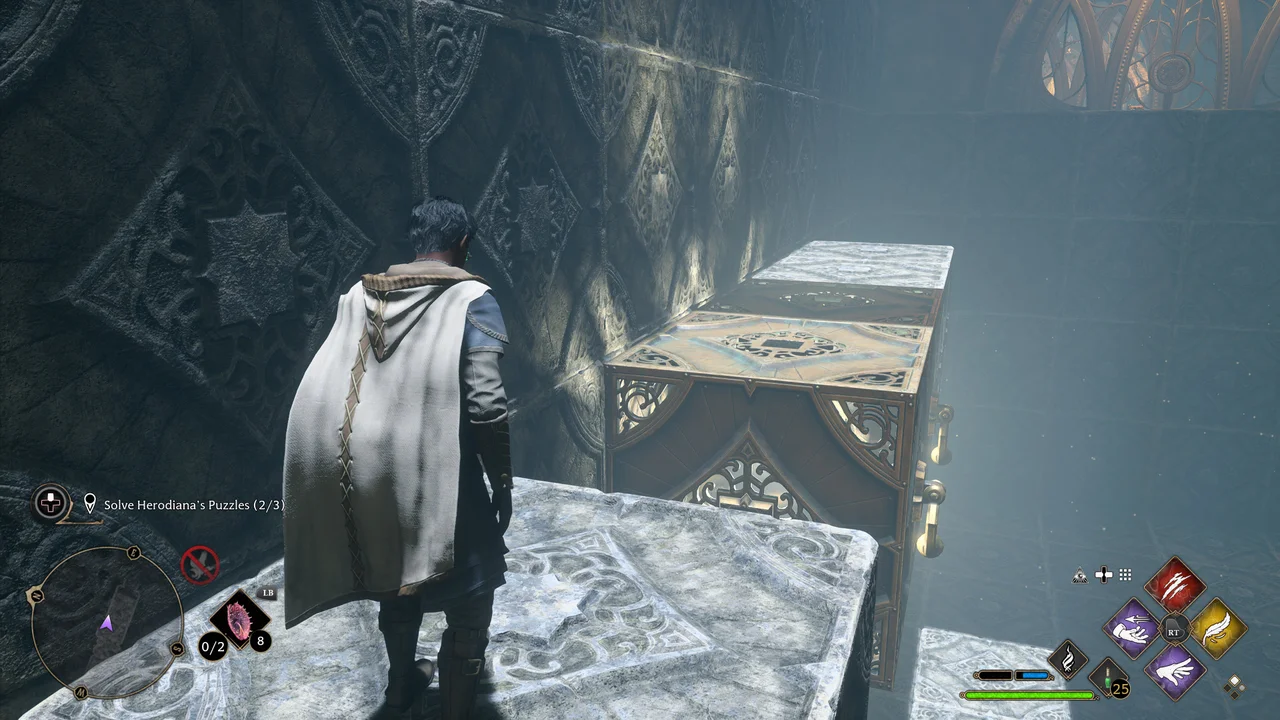
Task: Click the player arrow on the minimap
Action: [x=106, y=622]
